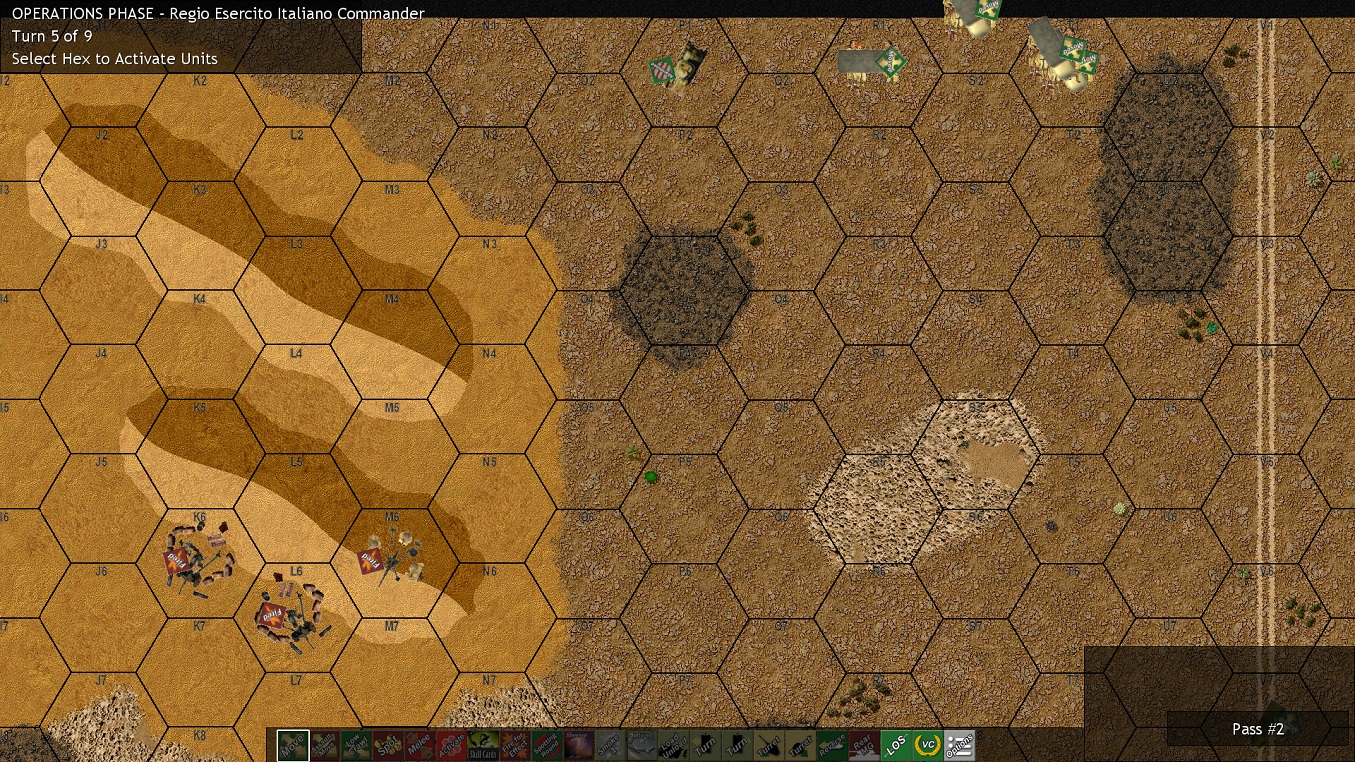The width and height of the screenshot is (1355, 762).
Task: Click the Spot command icon
Action: click(390, 745)
